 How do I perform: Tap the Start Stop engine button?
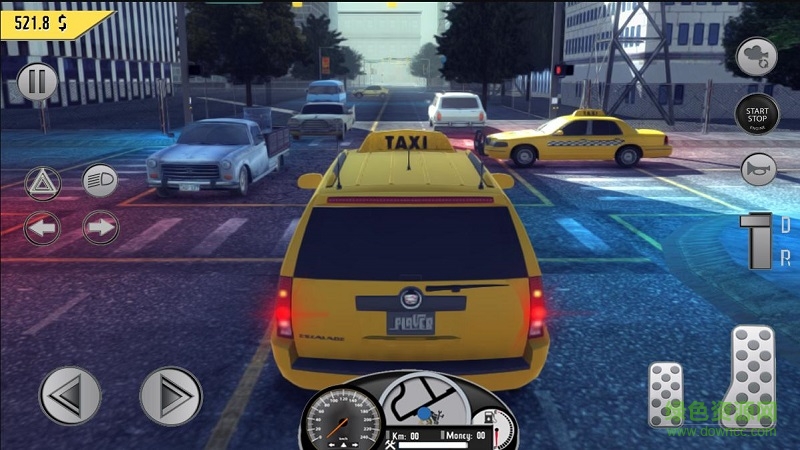coord(757,114)
